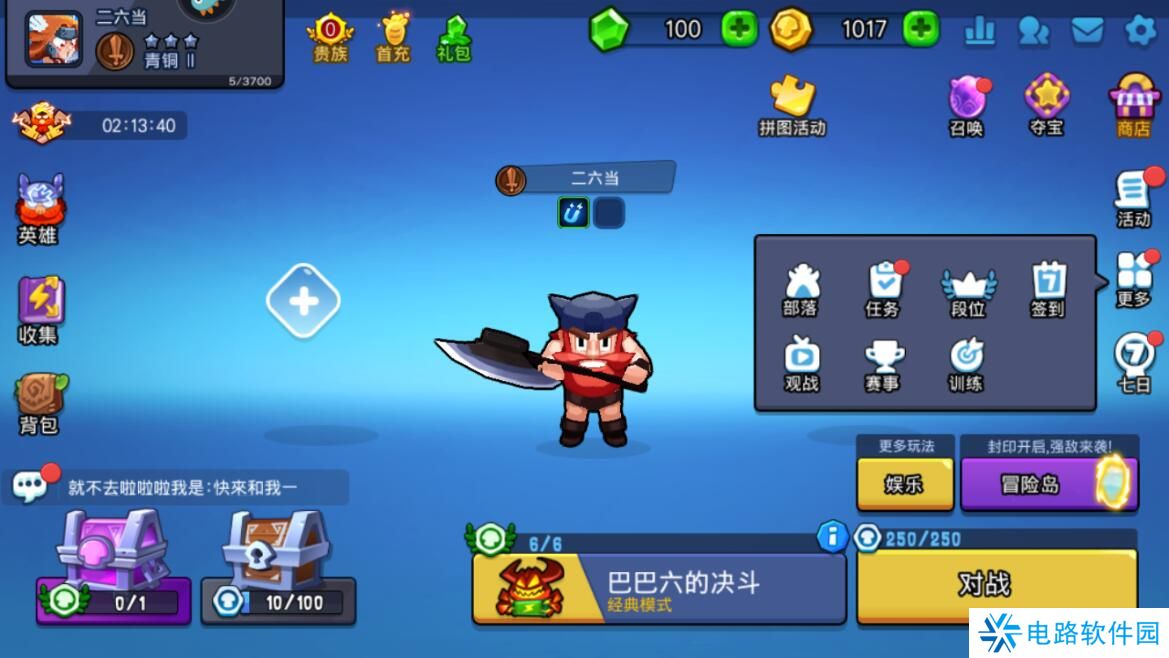
Task: Open 任务 missions in the popup
Action: pyautogui.click(x=883, y=290)
